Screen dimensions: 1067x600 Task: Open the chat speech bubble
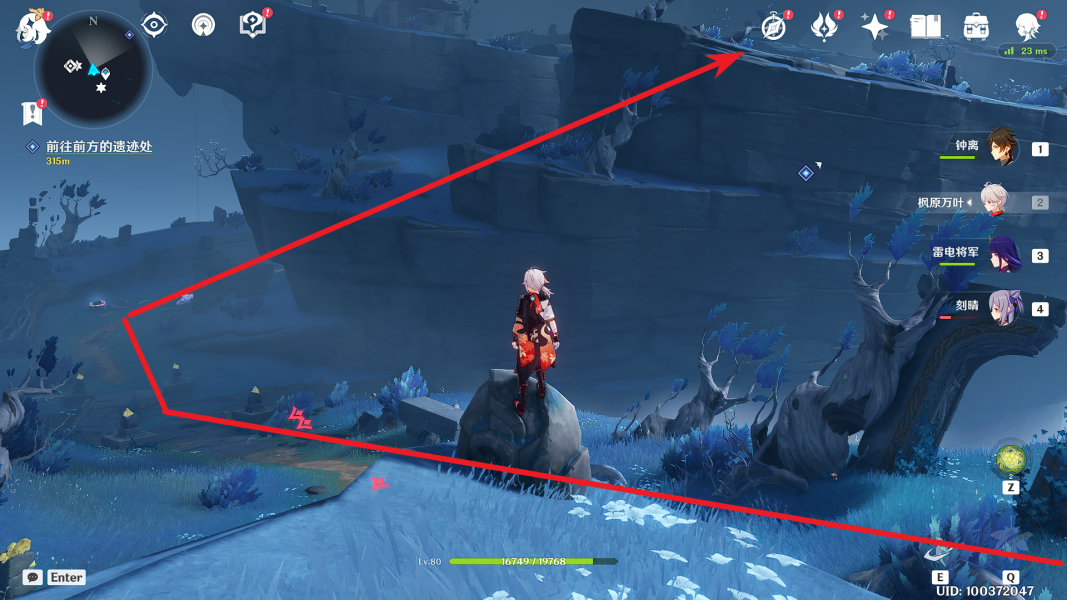click(34, 578)
